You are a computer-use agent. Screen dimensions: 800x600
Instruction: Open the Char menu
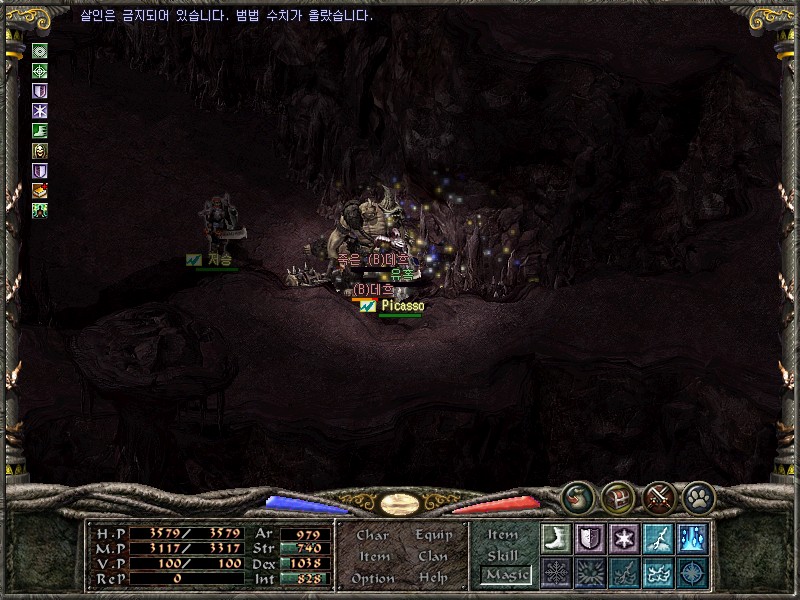(372, 535)
